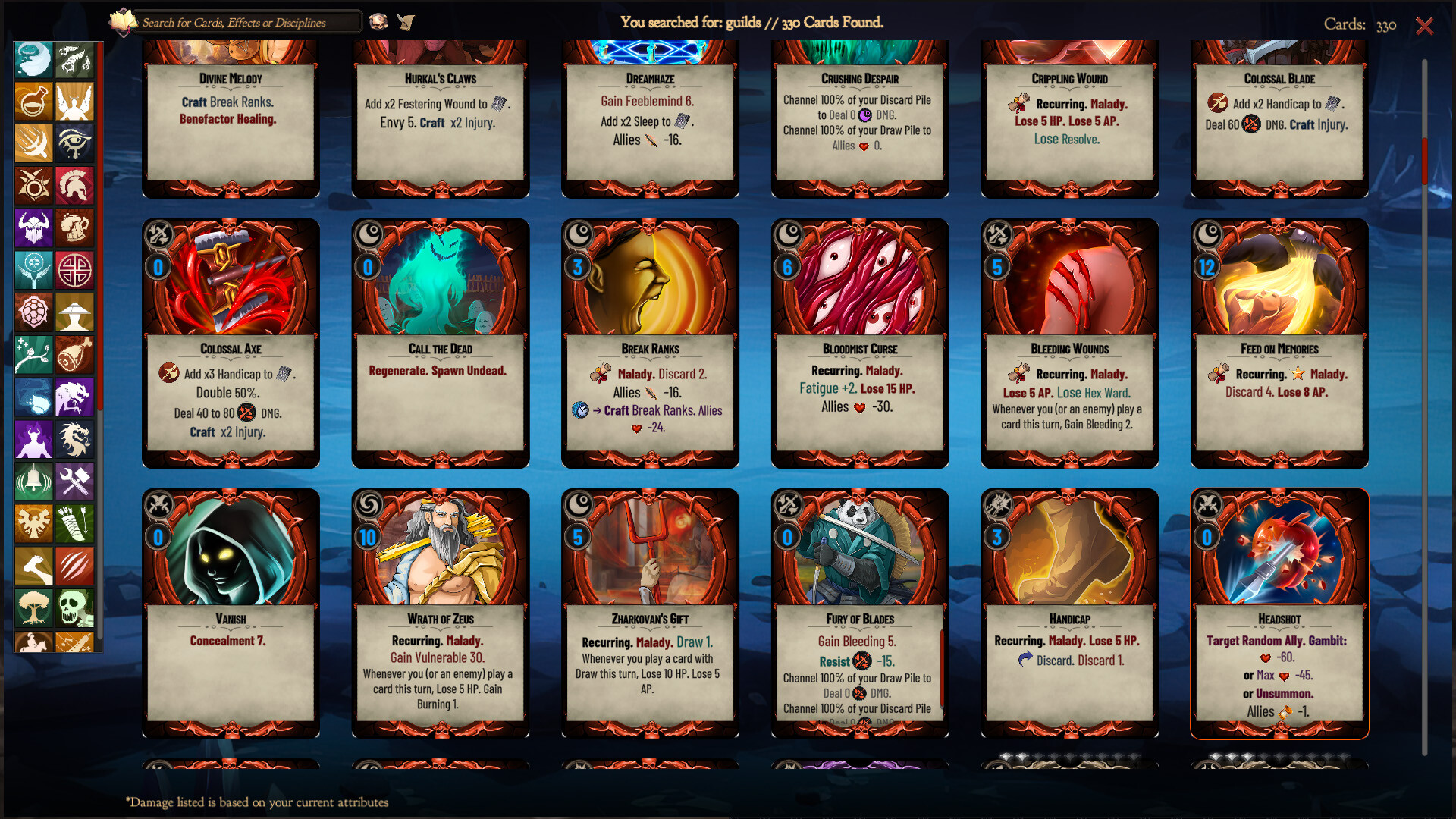Toggle the arrow quiver discipline filter
Screen dimensions: 1456x819
(75, 523)
